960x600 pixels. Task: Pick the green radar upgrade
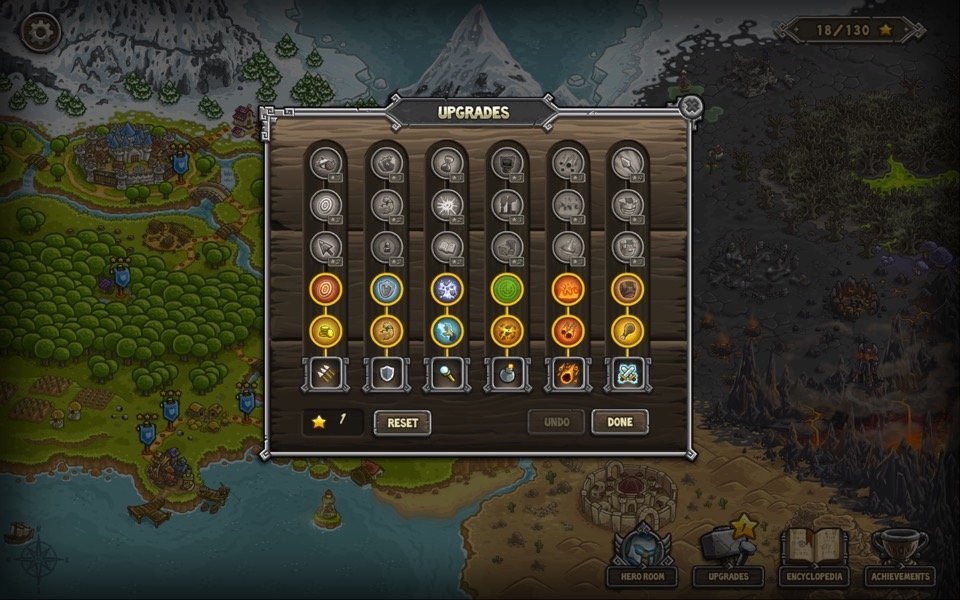pos(507,289)
